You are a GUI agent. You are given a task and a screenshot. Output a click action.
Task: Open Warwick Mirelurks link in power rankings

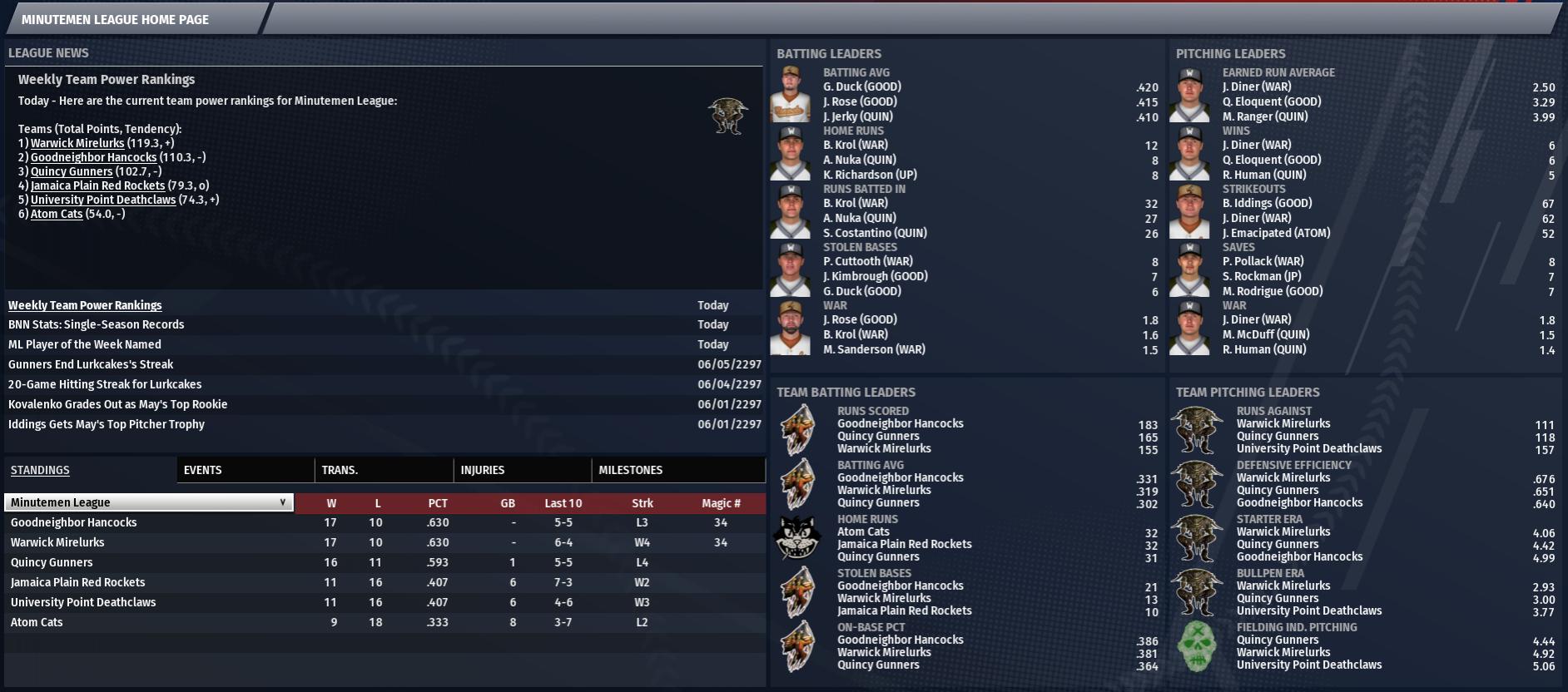coord(77,143)
